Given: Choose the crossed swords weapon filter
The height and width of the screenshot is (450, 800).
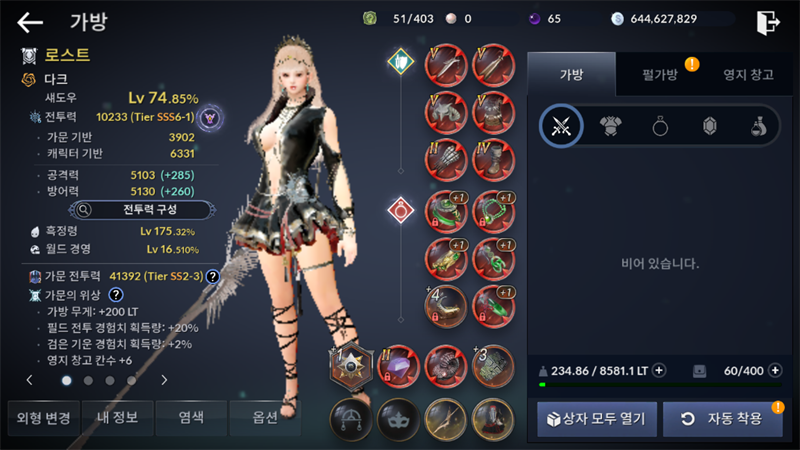Looking at the screenshot, I should (562, 125).
